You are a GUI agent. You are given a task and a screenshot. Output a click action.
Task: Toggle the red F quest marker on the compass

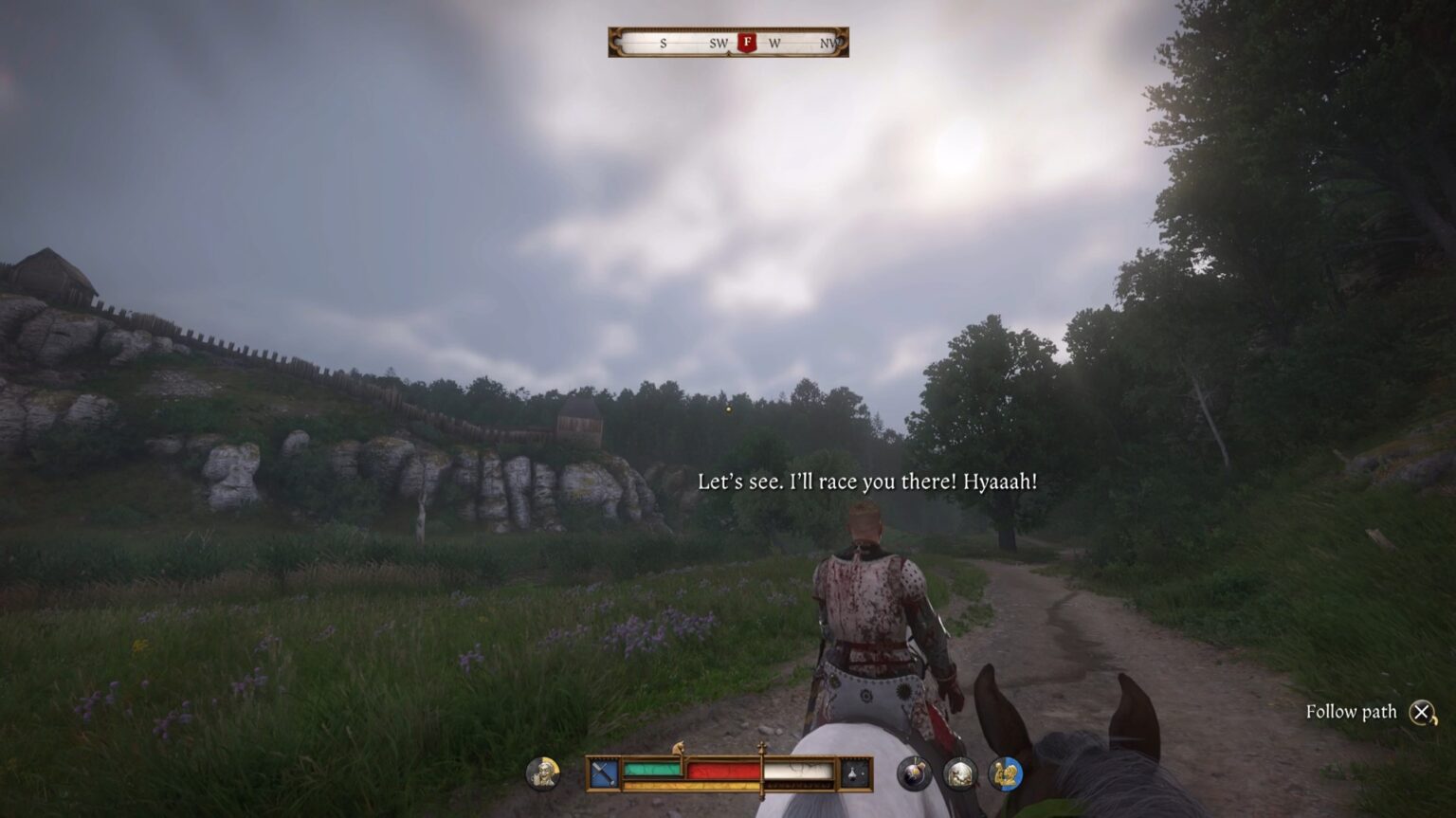click(747, 42)
